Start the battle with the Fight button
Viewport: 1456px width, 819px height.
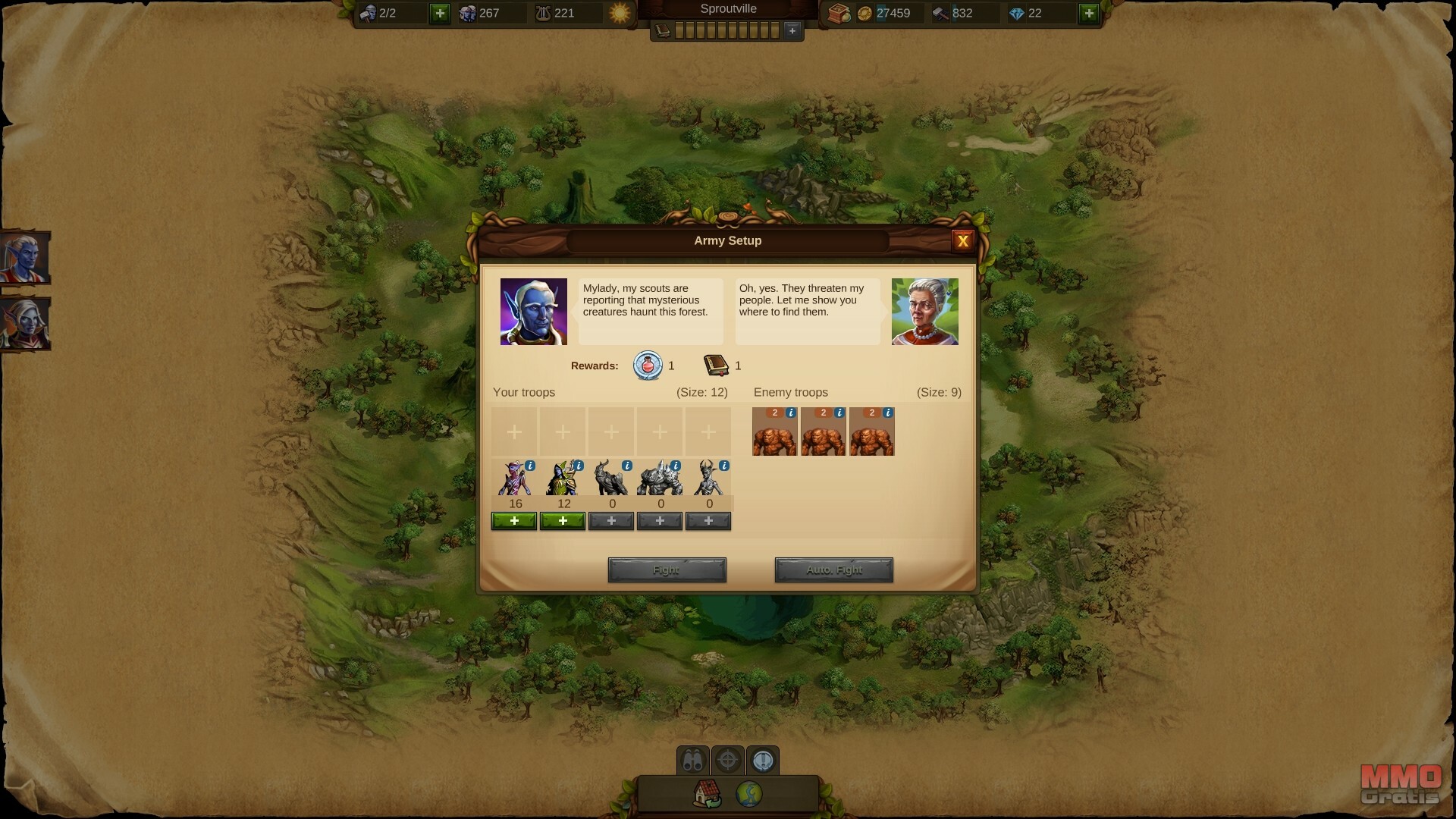click(667, 570)
